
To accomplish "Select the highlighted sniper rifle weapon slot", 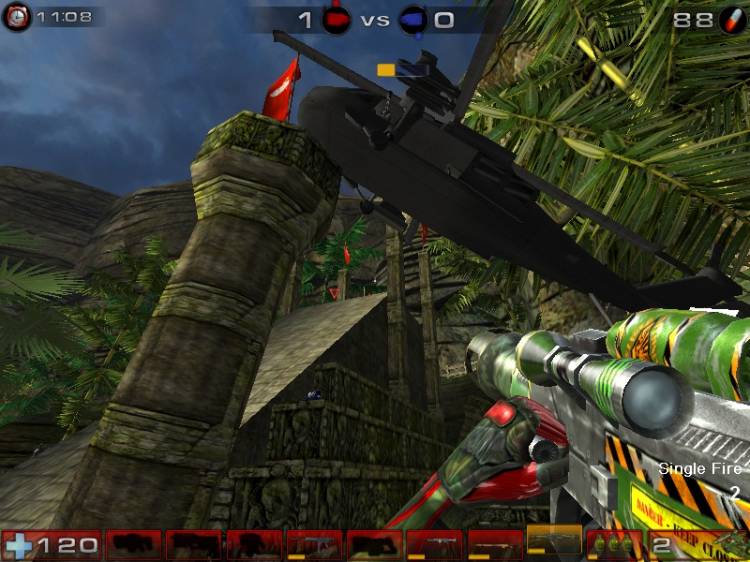I will [553, 543].
